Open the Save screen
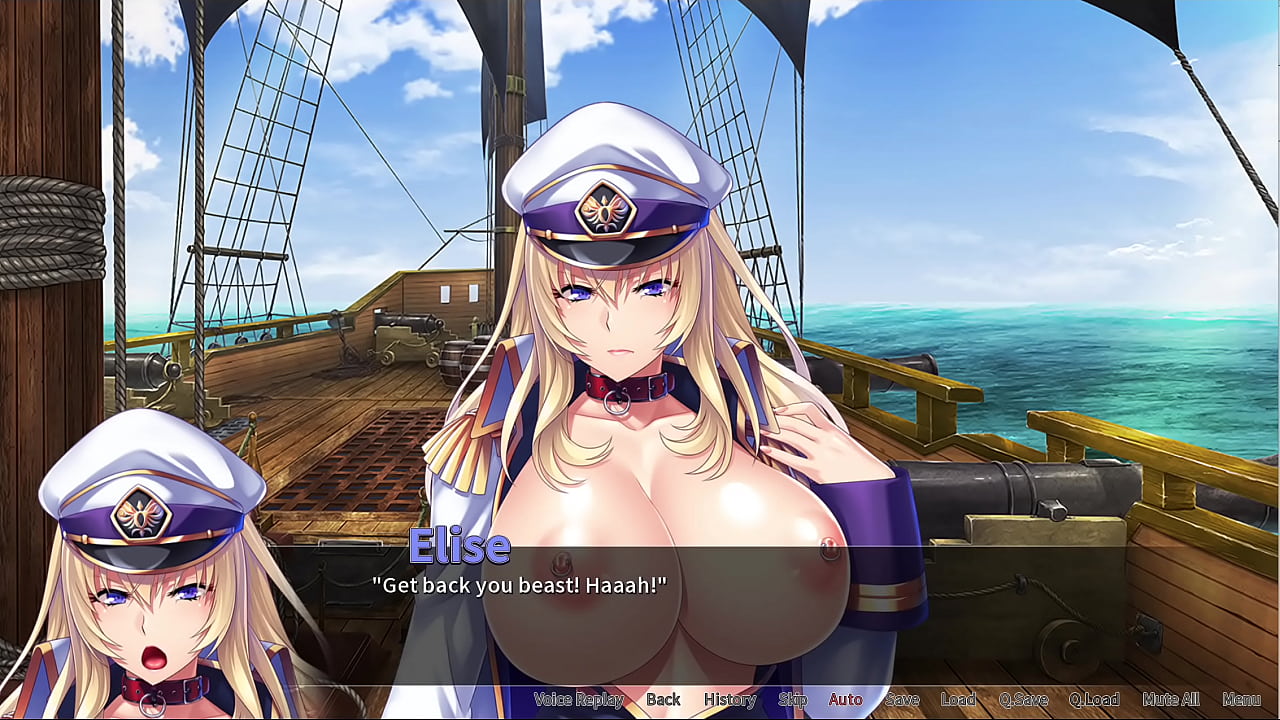The image size is (1280, 720). click(903, 700)
